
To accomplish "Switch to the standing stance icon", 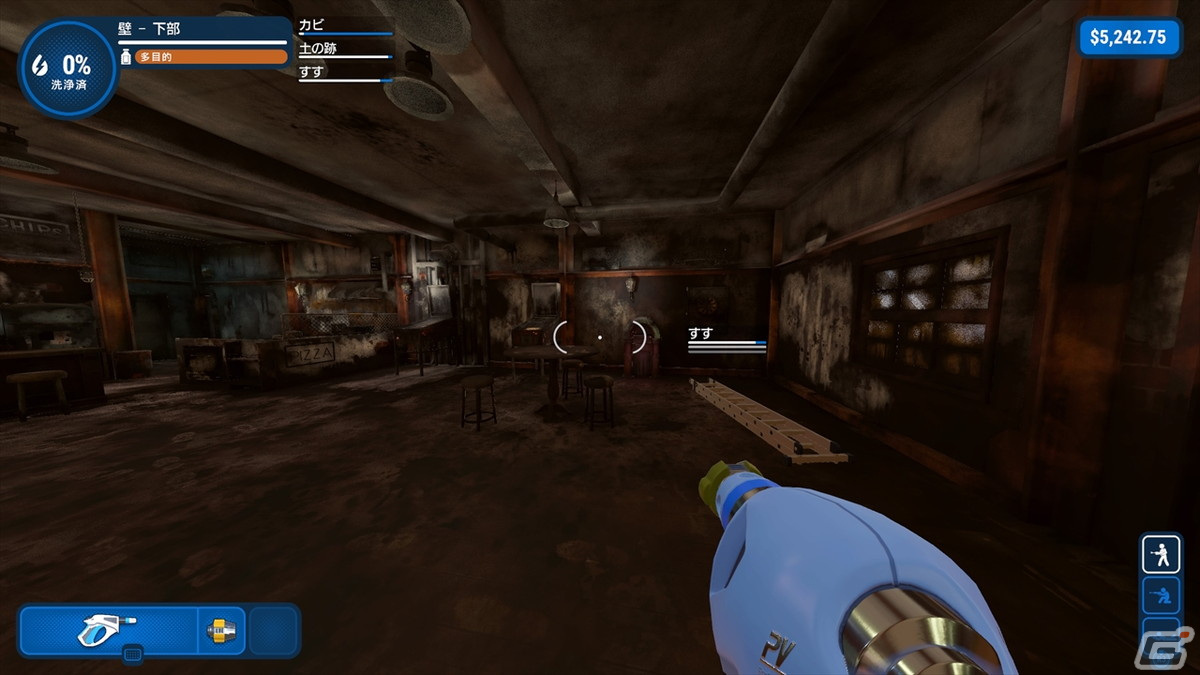I will (1161, 554).
